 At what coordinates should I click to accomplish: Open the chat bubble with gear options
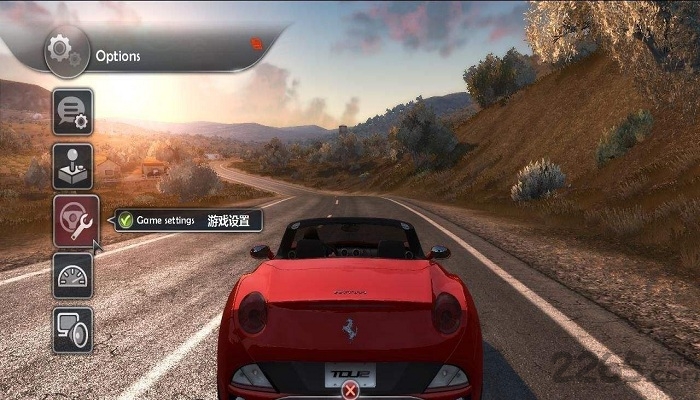point(73,111)
